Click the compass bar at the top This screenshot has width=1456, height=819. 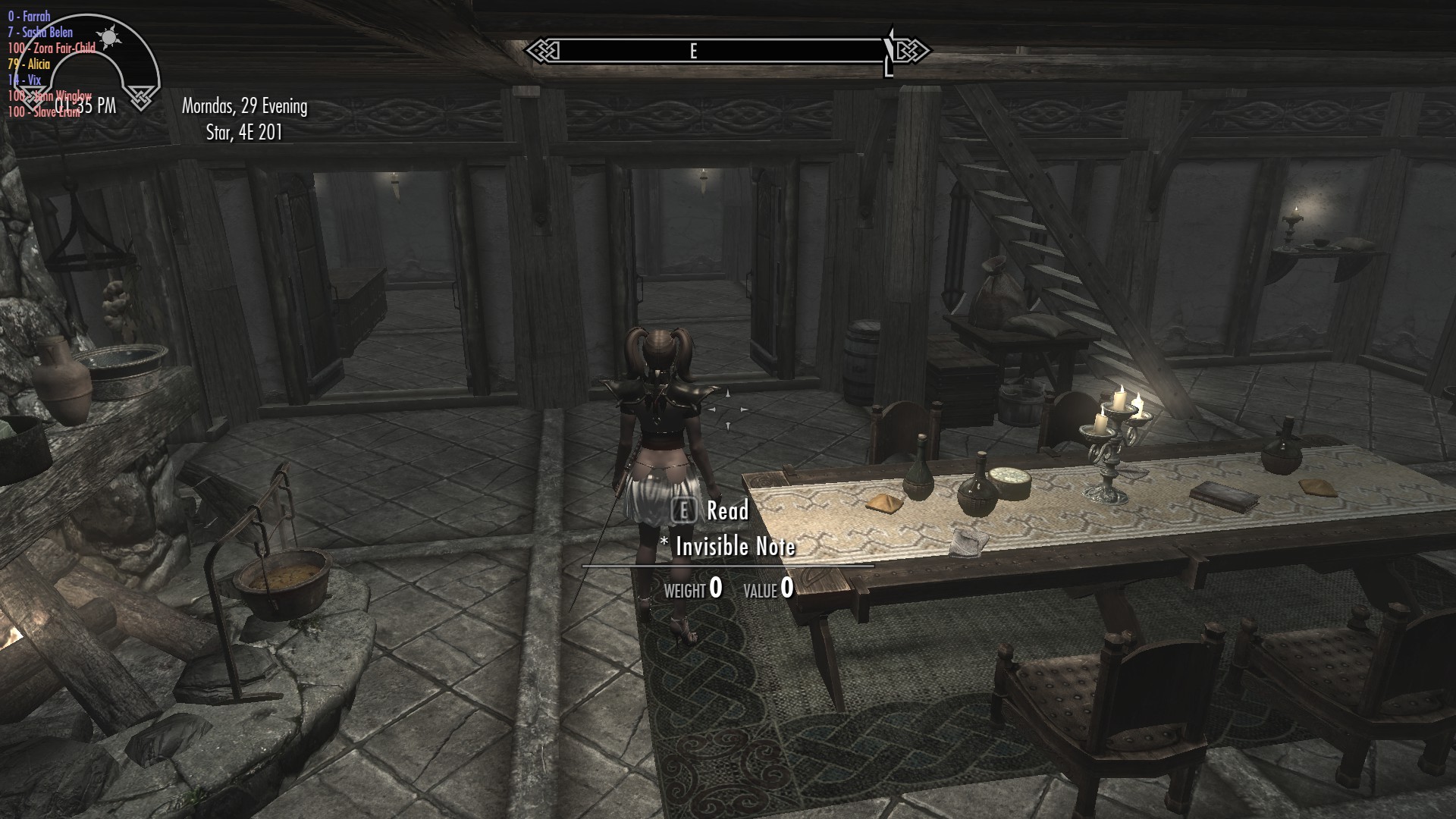(726, 51)
